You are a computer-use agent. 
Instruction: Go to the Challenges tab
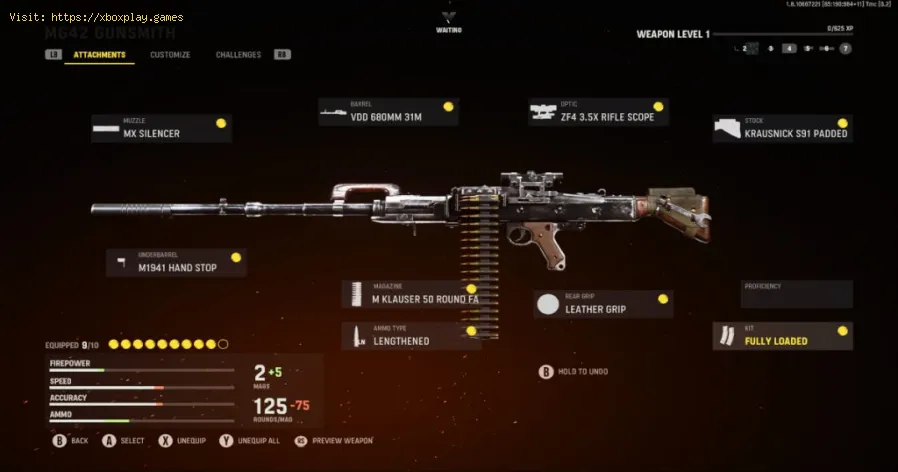pyautogui.click(x=238, y=55)
